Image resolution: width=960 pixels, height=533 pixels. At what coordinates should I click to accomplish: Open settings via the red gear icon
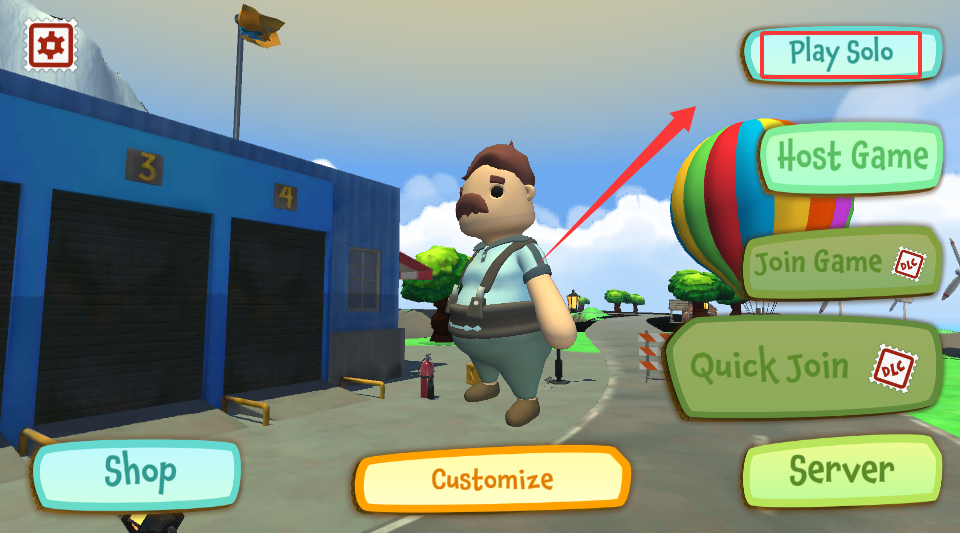point(49,45)
